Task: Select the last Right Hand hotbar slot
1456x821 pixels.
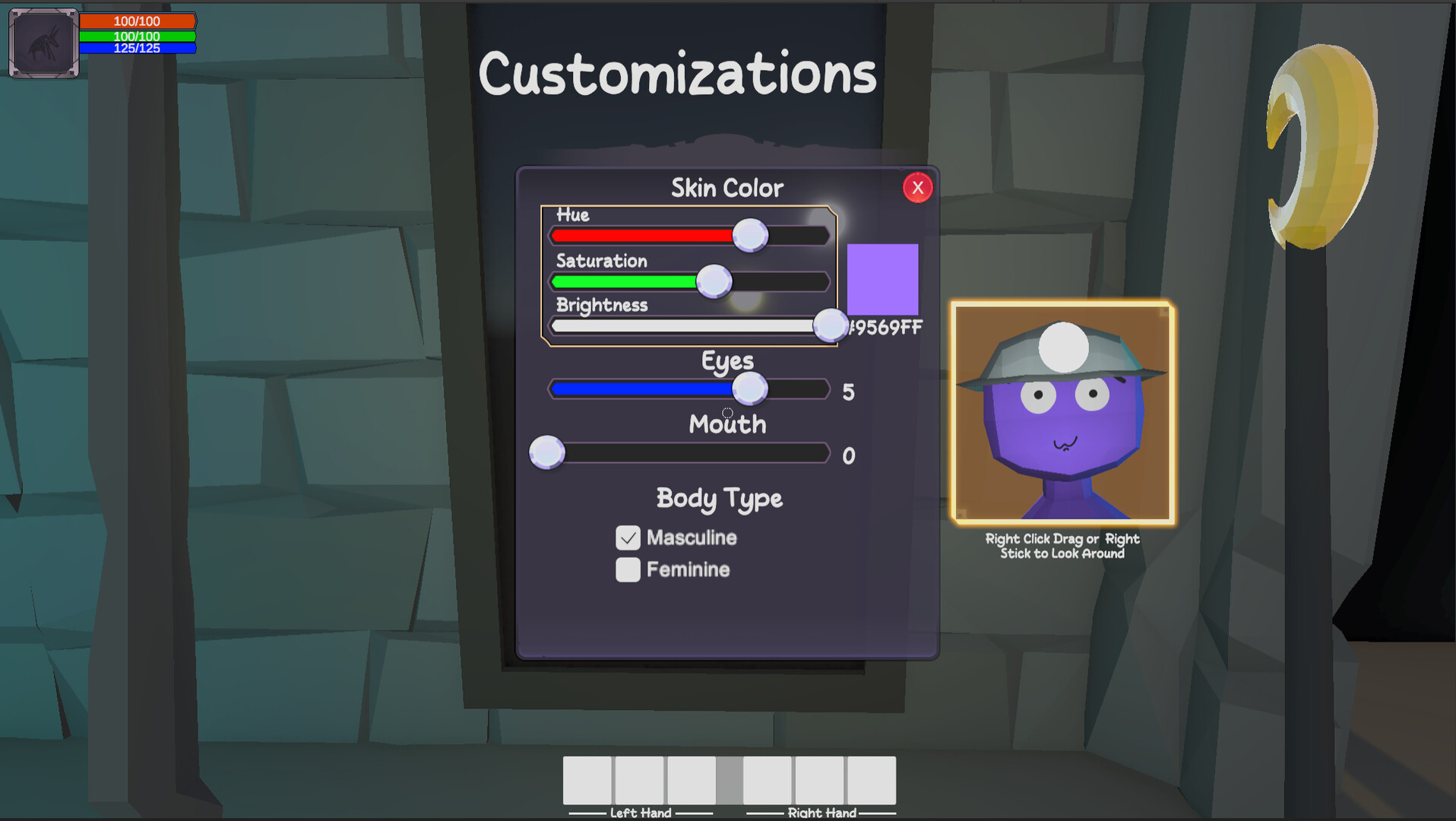Action: pyautogui.click(x=869, y=782)
